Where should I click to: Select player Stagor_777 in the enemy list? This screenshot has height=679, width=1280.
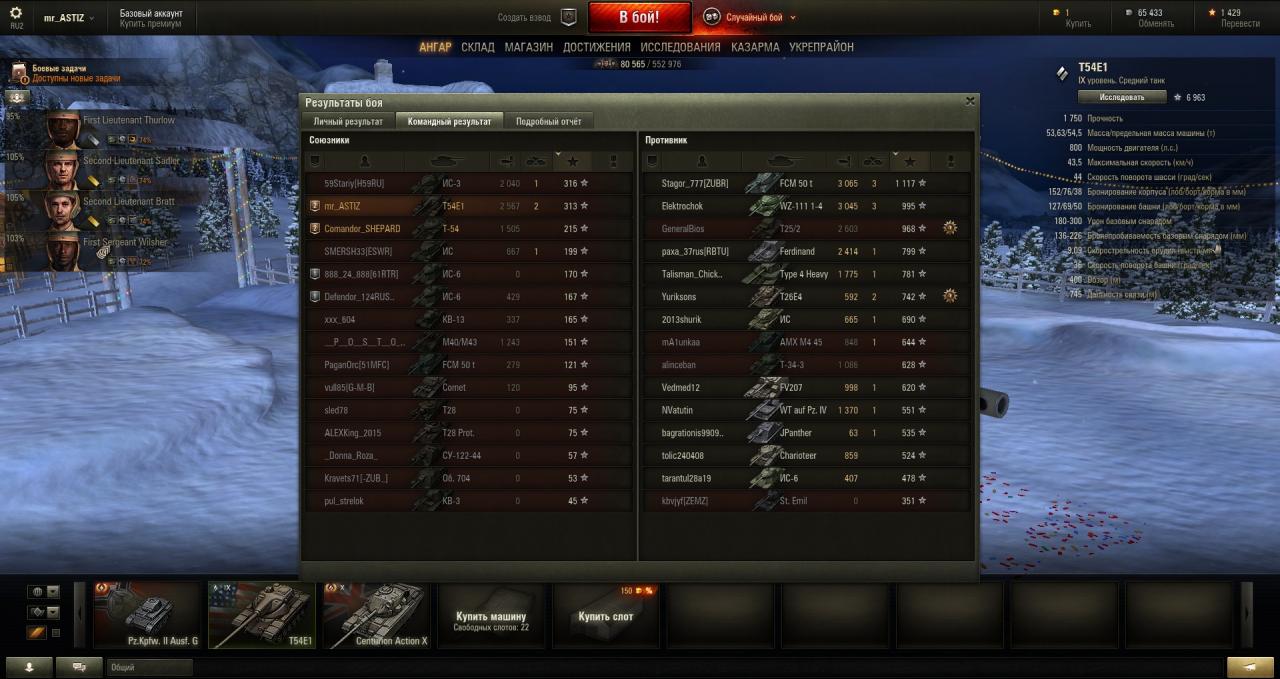[x=696, y=184]
